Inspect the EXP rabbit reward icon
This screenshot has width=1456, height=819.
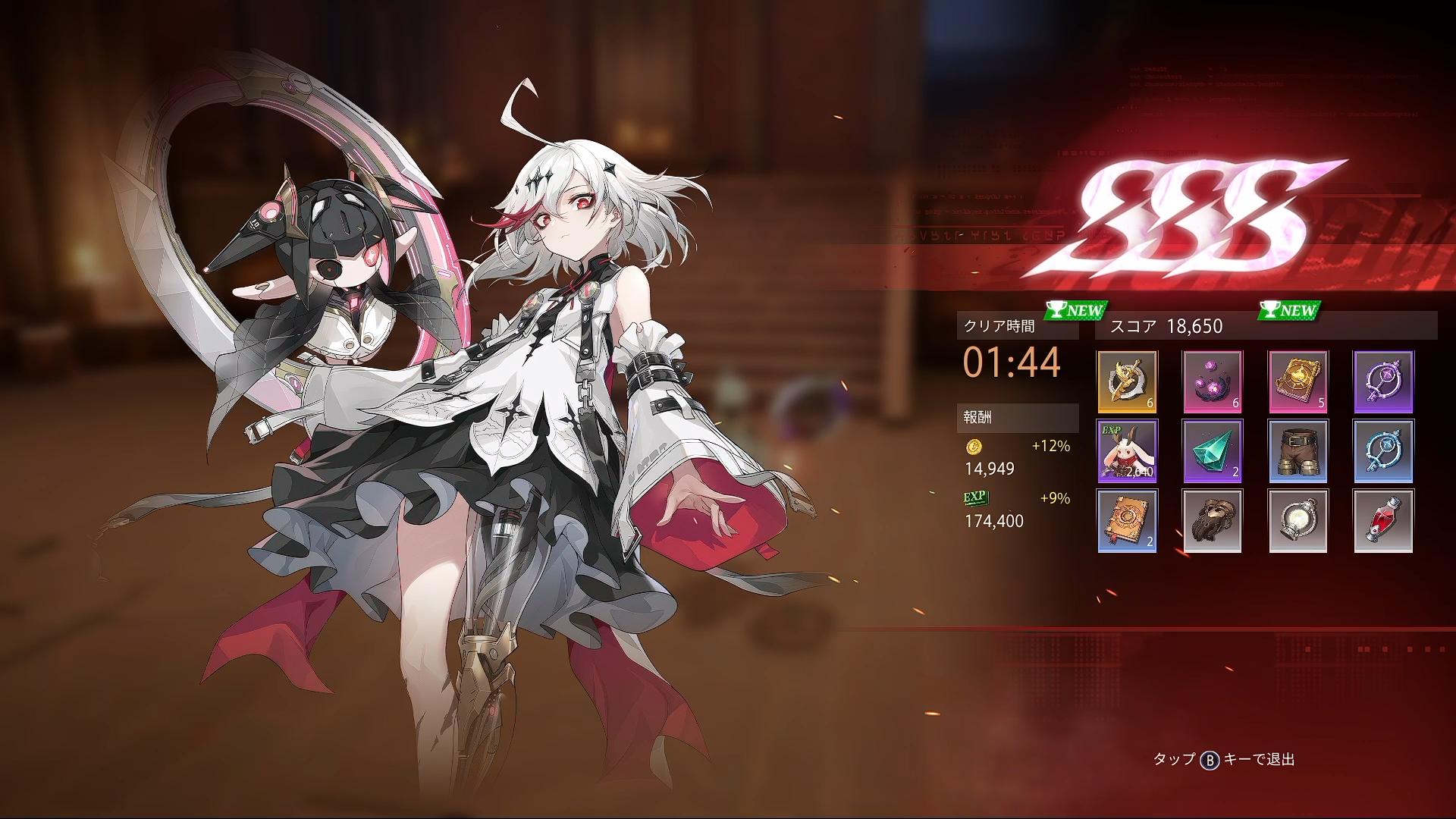point(1127,451)
